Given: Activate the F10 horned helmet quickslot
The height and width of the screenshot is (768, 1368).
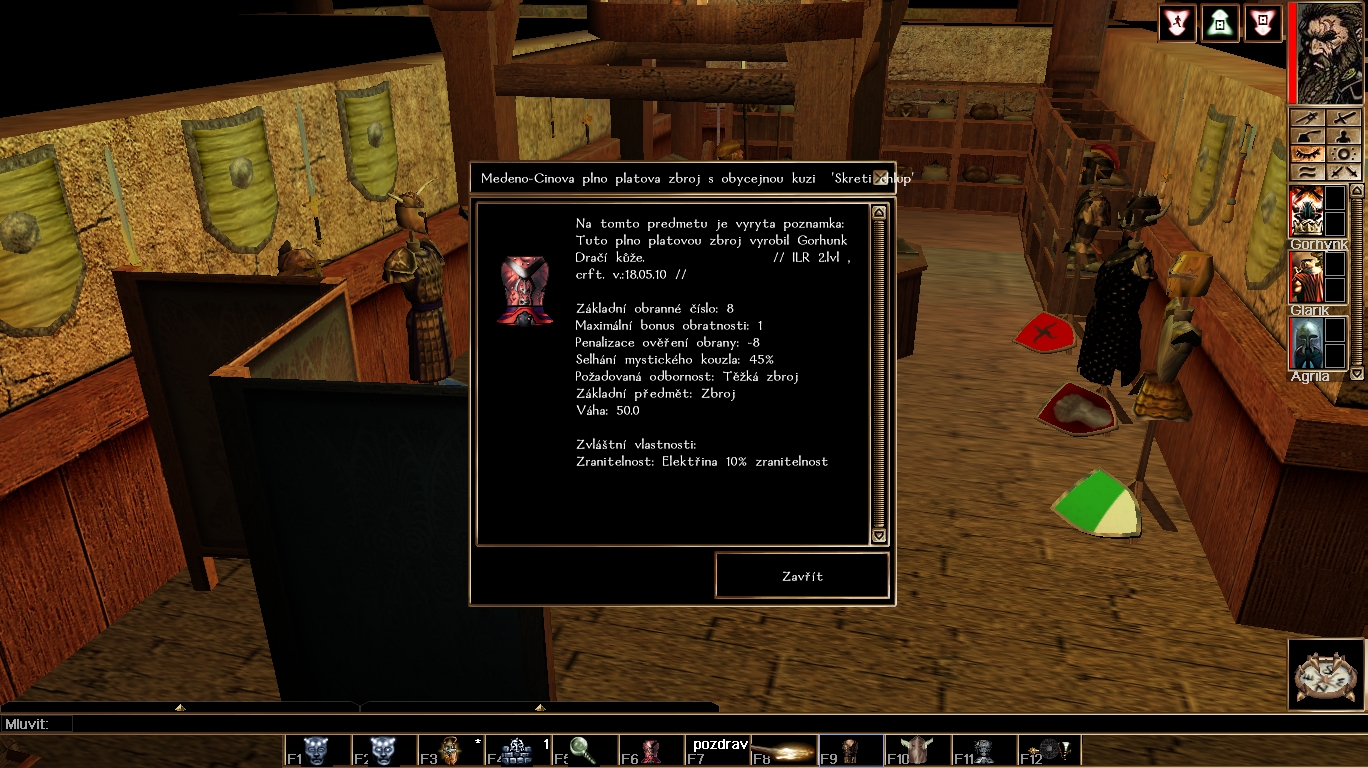Looking at the screenshot, I should [917, 750].
